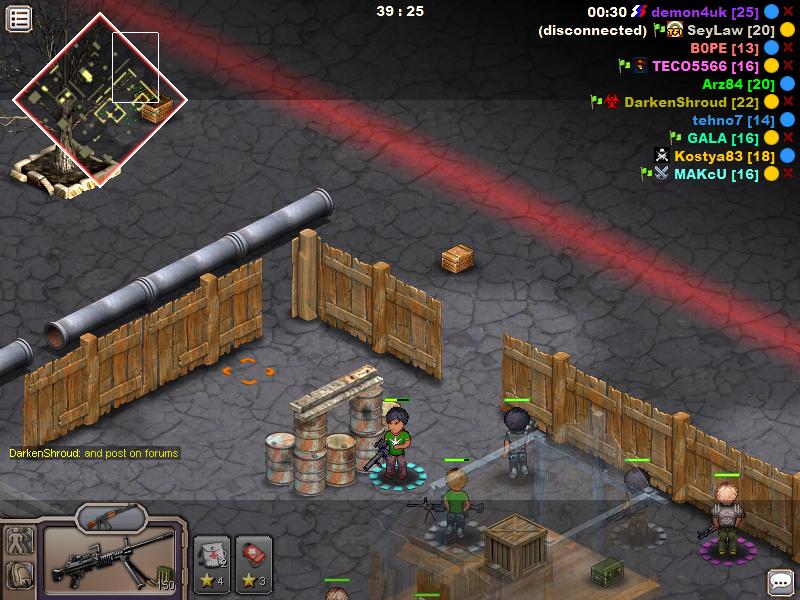Select player demon4uk in the player list
The width and height of the screenshot is (800, 600).
coord(705,12)
